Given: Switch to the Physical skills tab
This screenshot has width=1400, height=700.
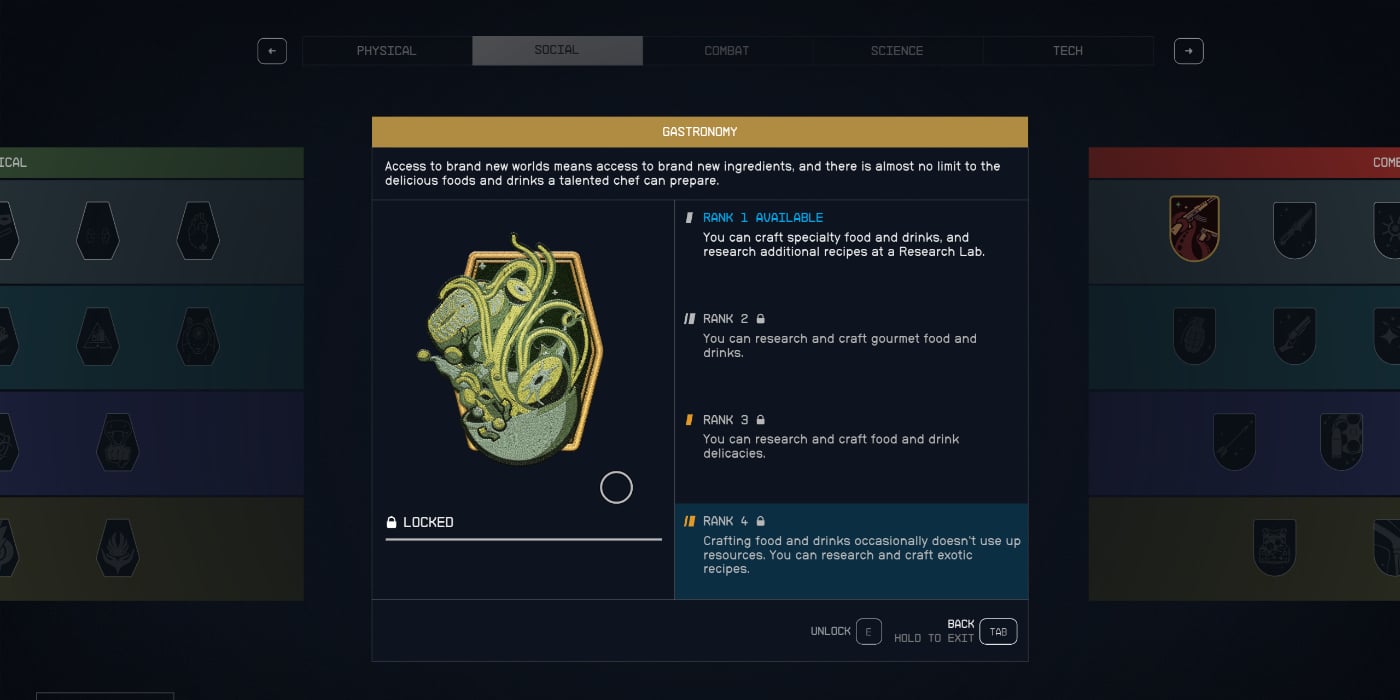Looking at the screenshot, I should [386, 51].
